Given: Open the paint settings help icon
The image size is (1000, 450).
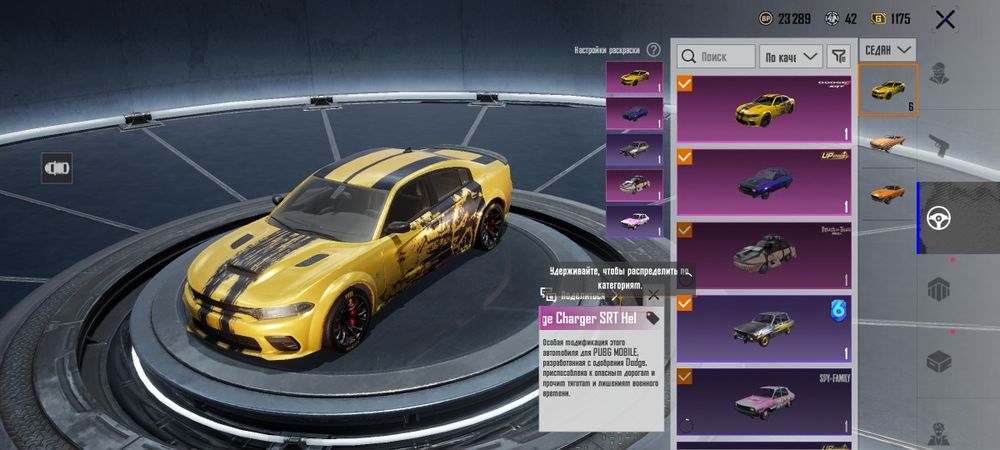Looking at the screenshot, I should [x=653, y=49].
